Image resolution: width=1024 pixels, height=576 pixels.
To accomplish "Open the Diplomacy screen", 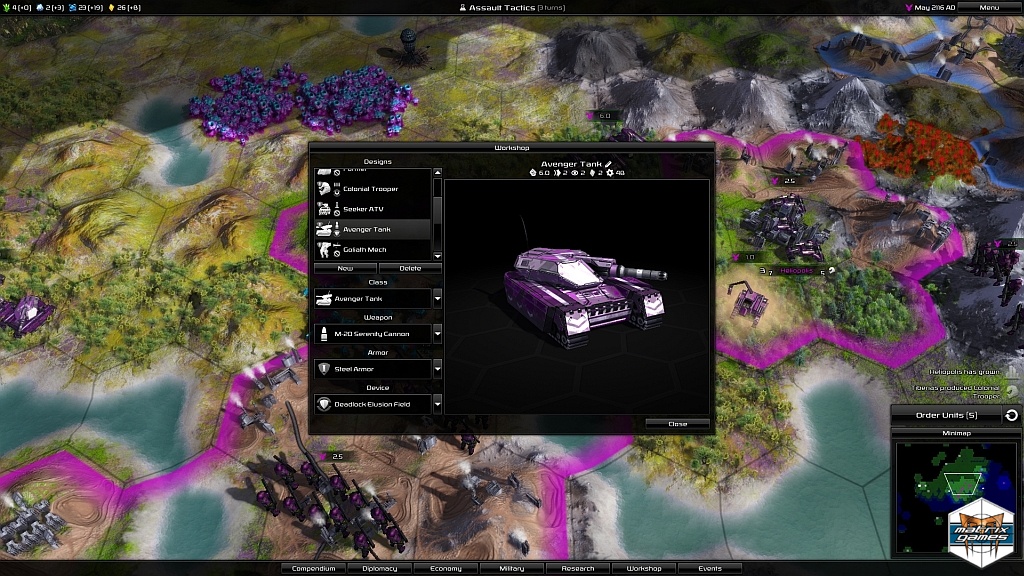I will coord(379,568).
